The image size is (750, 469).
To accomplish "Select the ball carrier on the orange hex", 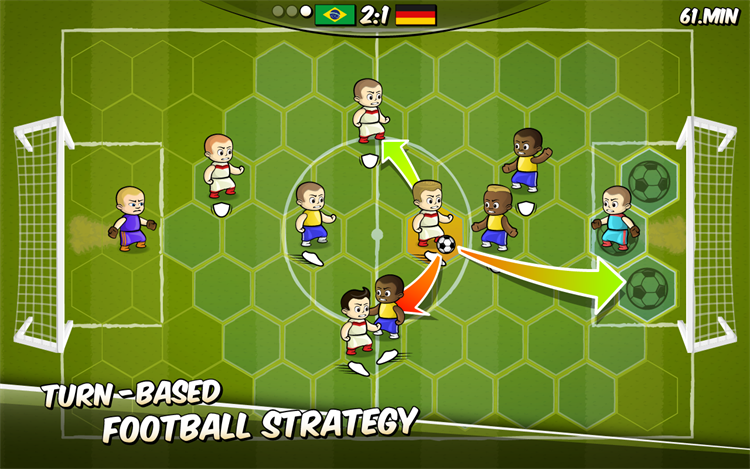I will tap(431, 215).
